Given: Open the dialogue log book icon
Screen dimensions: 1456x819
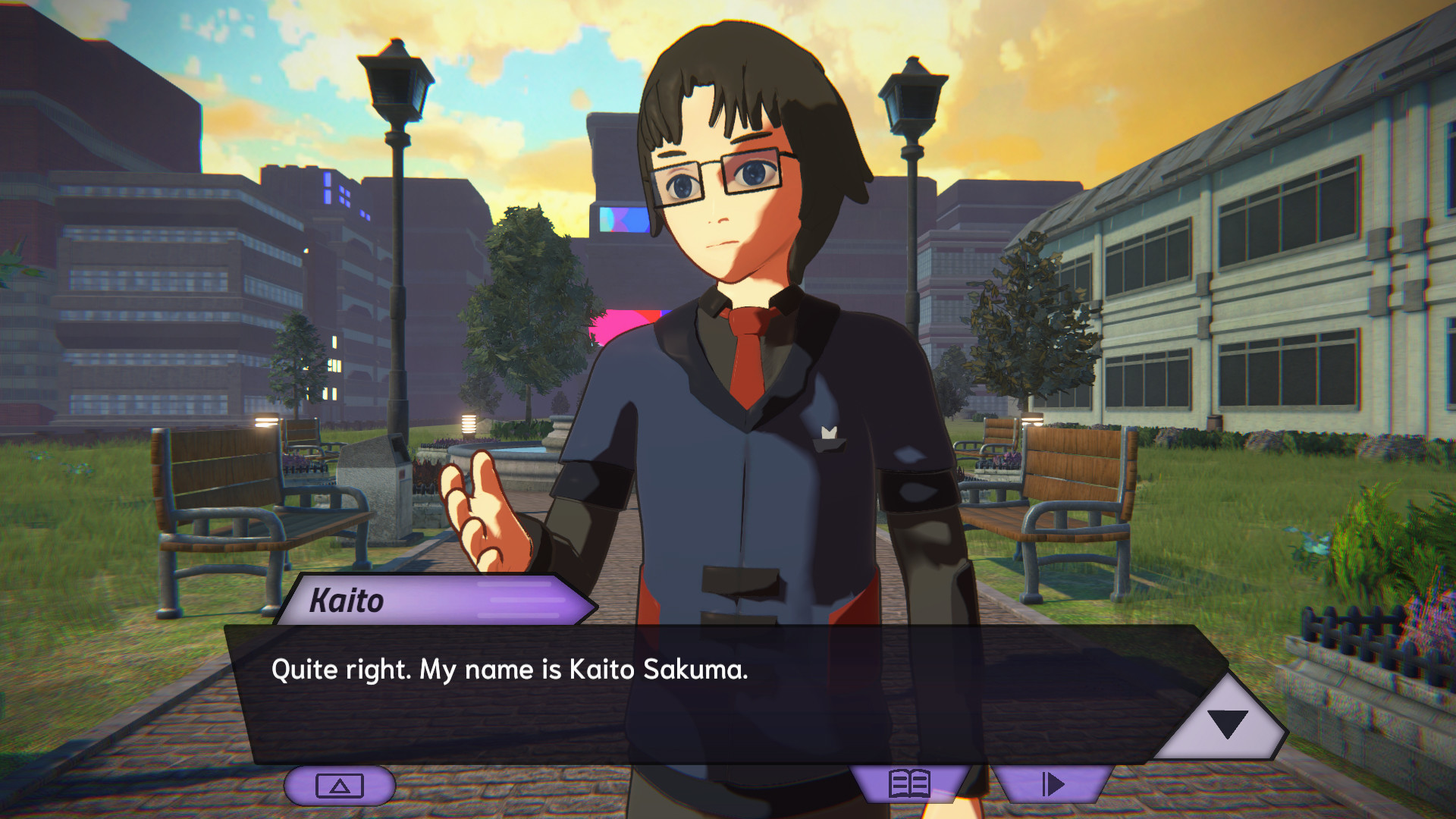Looking at the screenshot, I should coord(909,784).
